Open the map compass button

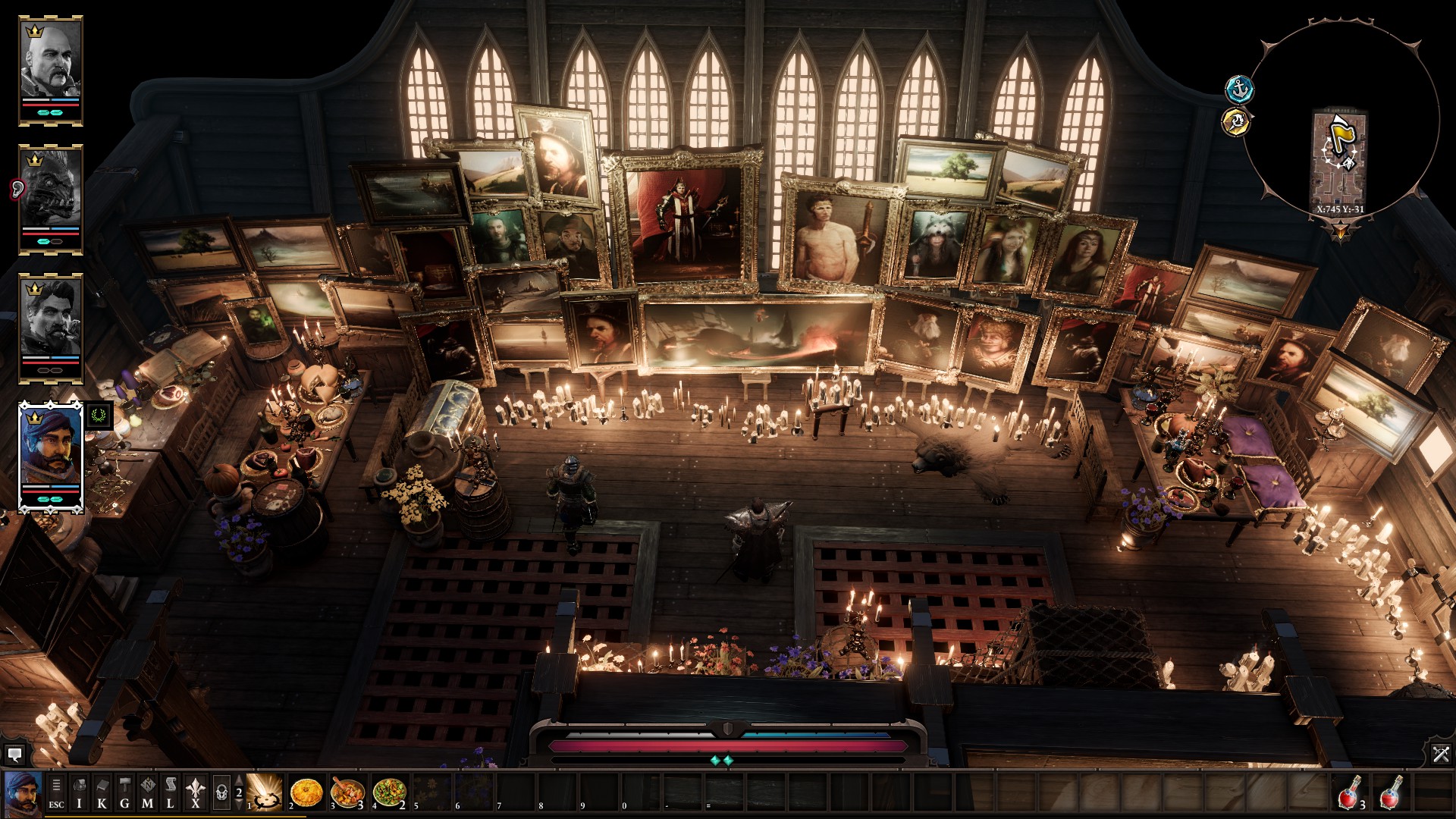click(148, 793)
